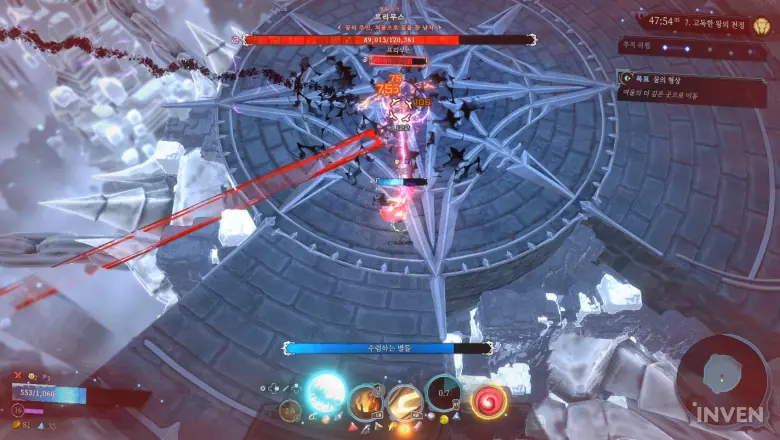Click the golden beast emblem icon
Image resolution: width=780 pixels, height=440 pixels.
(x=762, y=24)
